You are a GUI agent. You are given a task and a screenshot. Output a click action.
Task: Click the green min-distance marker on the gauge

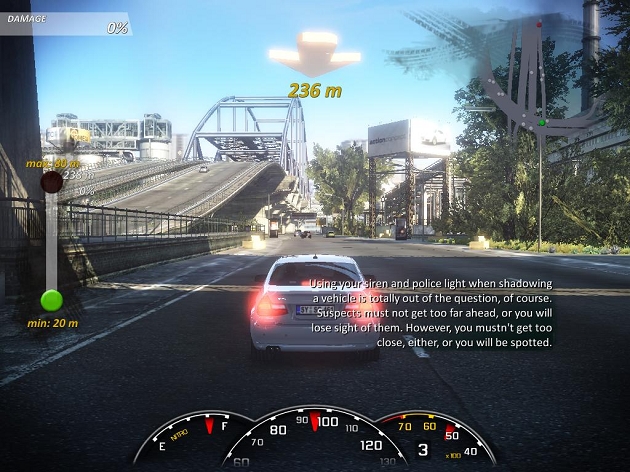point(51,300)
